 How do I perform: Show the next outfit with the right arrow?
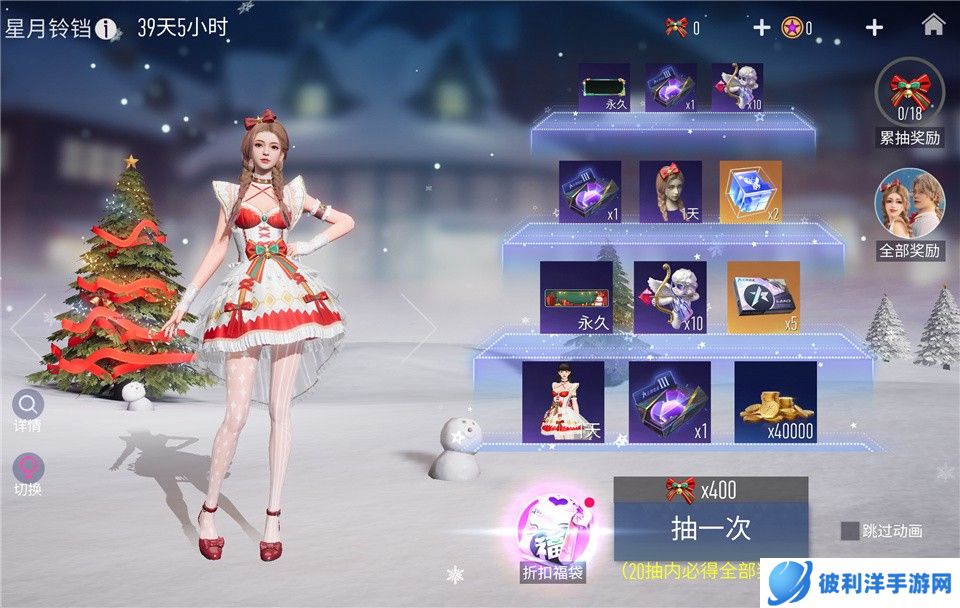pyautogui.click(x=423, y=325)
